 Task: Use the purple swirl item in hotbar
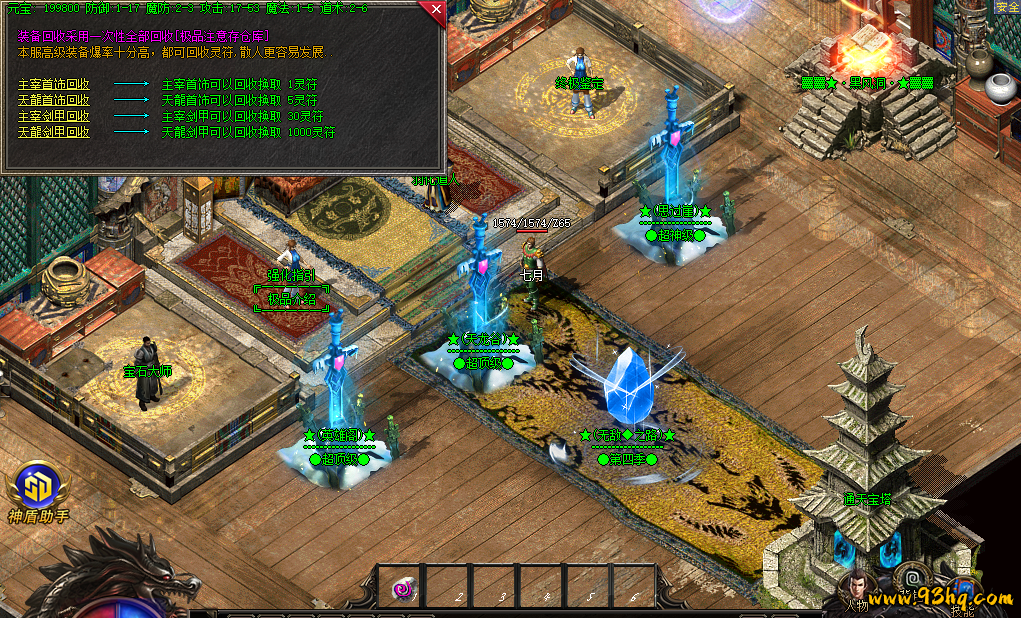point(402,589)
